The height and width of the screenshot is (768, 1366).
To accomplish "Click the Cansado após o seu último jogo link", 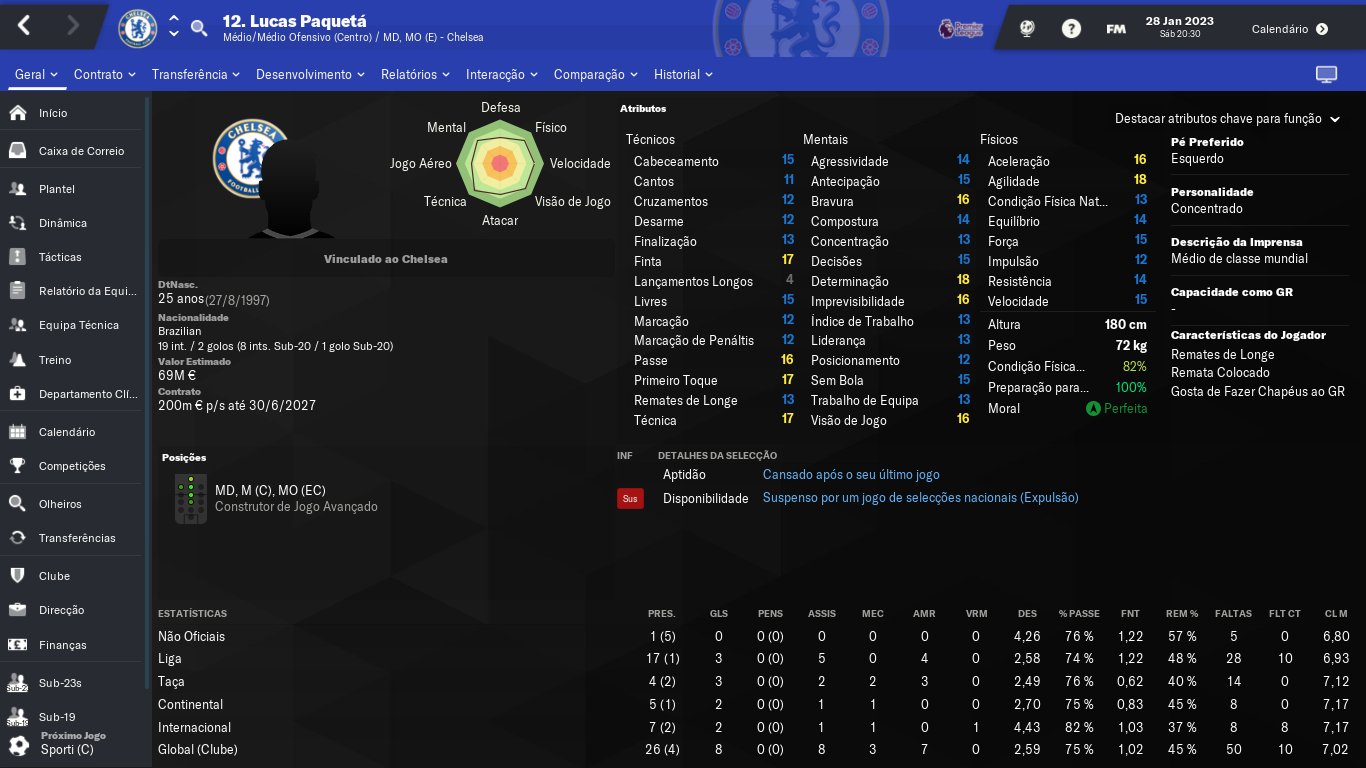I will (851, 475).
